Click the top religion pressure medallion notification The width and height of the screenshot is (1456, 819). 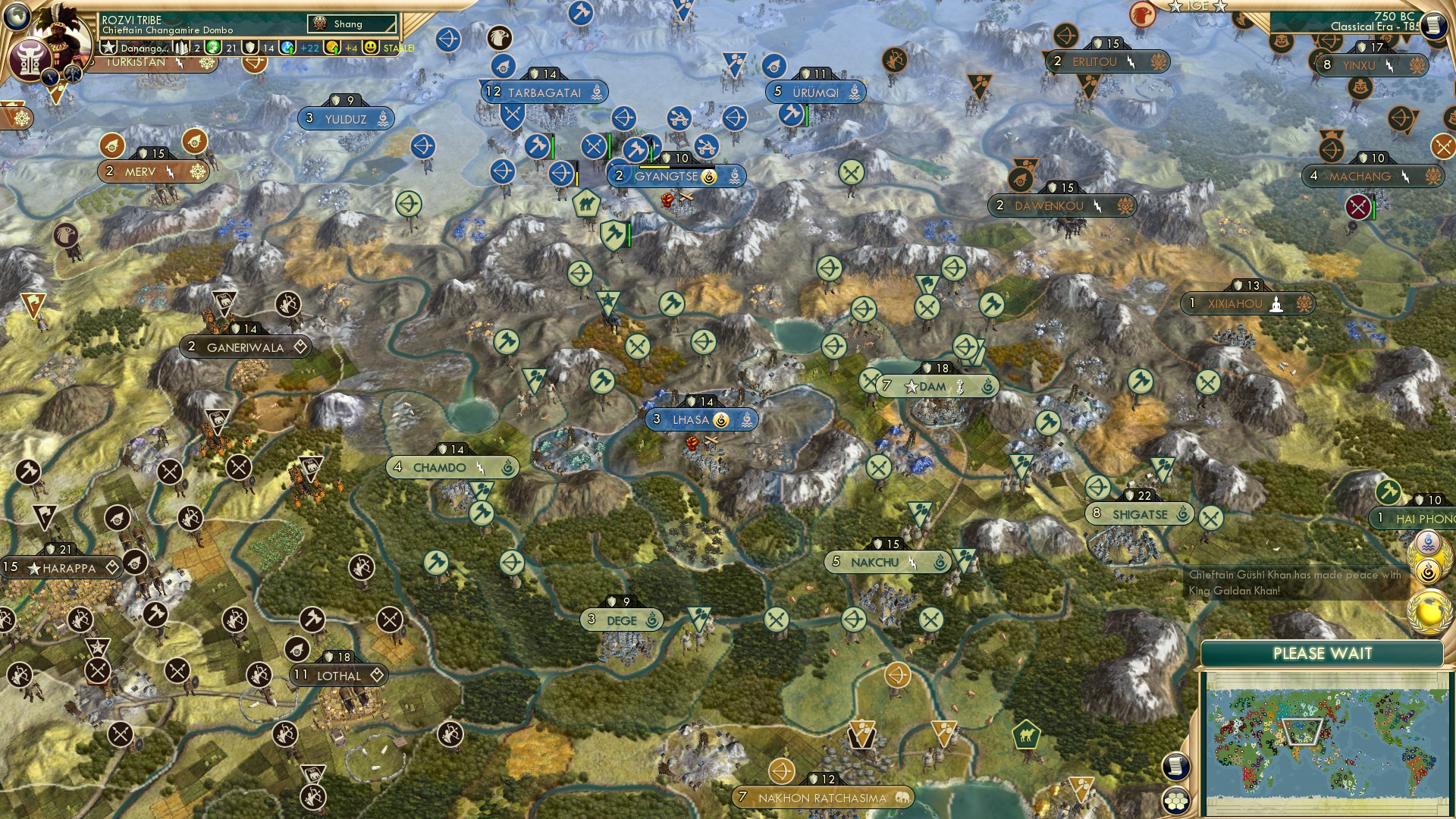pyautogui.click(x=1428, y=541)
